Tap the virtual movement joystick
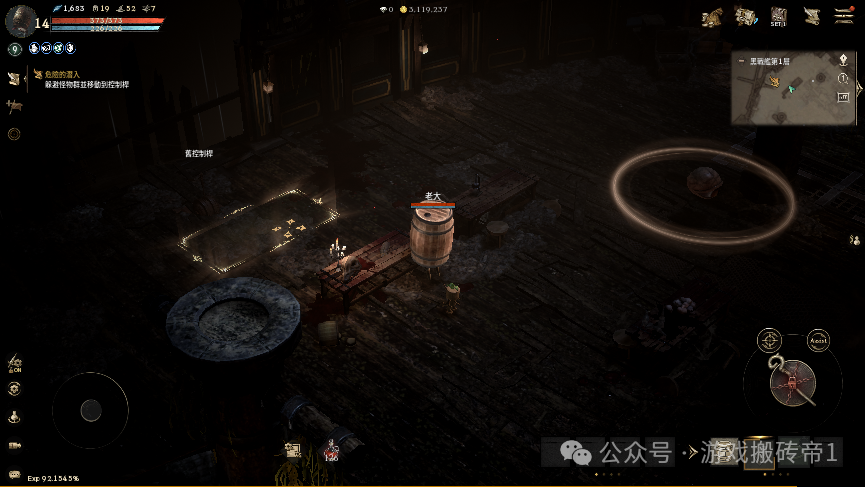This screenshot has width=865, height=487. [x=90, y=410]
